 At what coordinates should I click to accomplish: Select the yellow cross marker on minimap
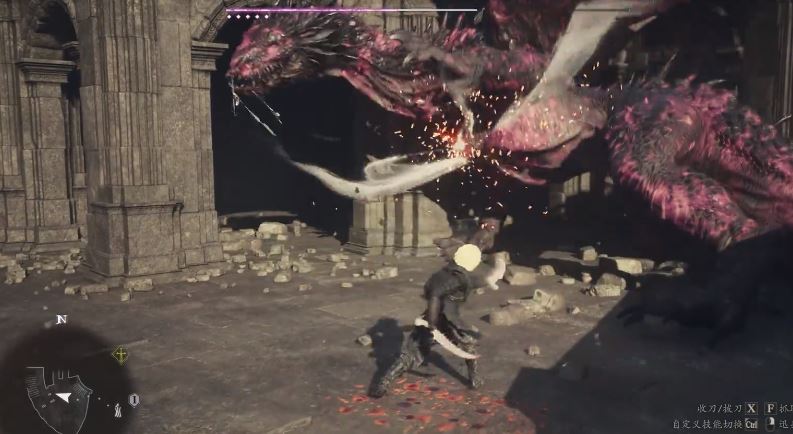pyautogui.click(x=120, y=354)
